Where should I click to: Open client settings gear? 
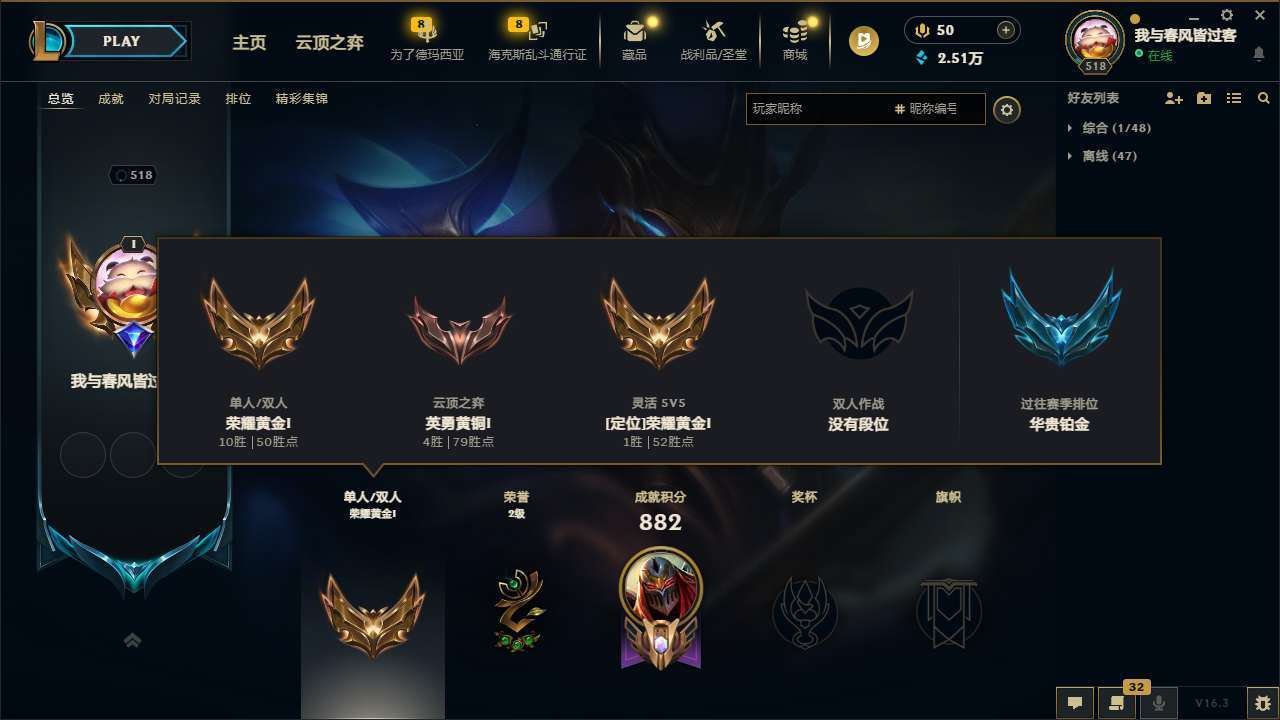[x=1226, y=16]
